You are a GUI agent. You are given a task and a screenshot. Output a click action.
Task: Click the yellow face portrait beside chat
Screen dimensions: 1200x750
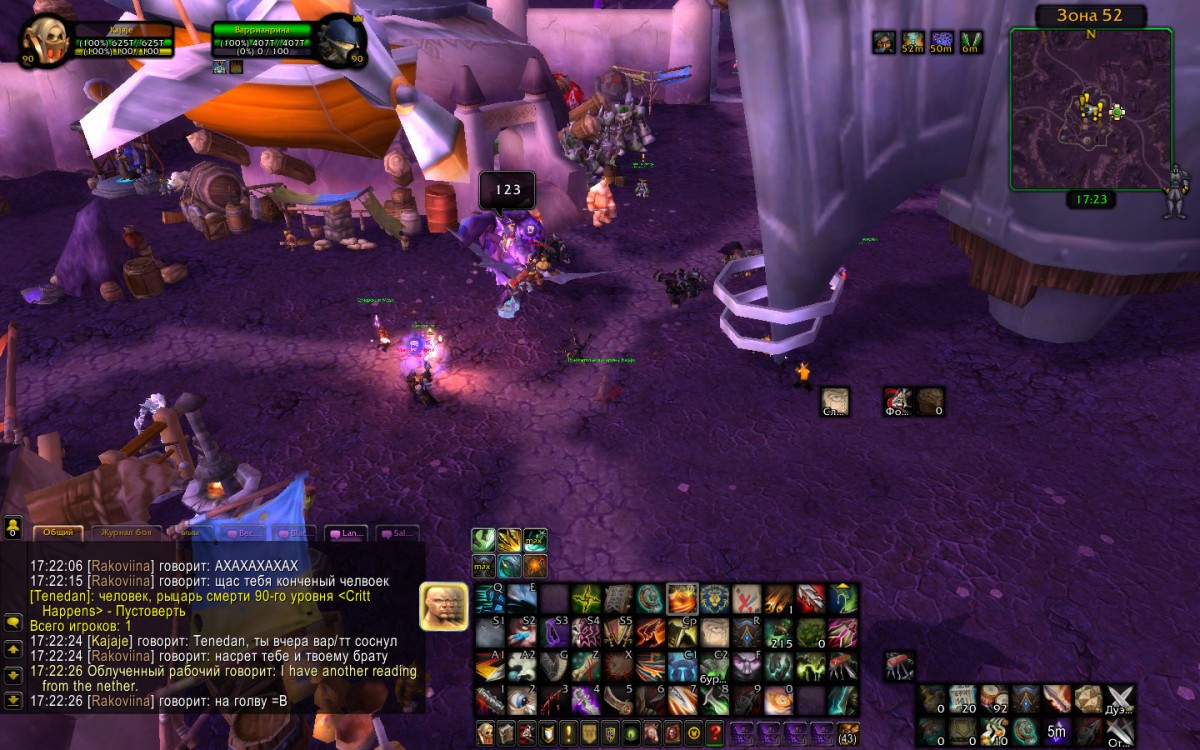444,606
